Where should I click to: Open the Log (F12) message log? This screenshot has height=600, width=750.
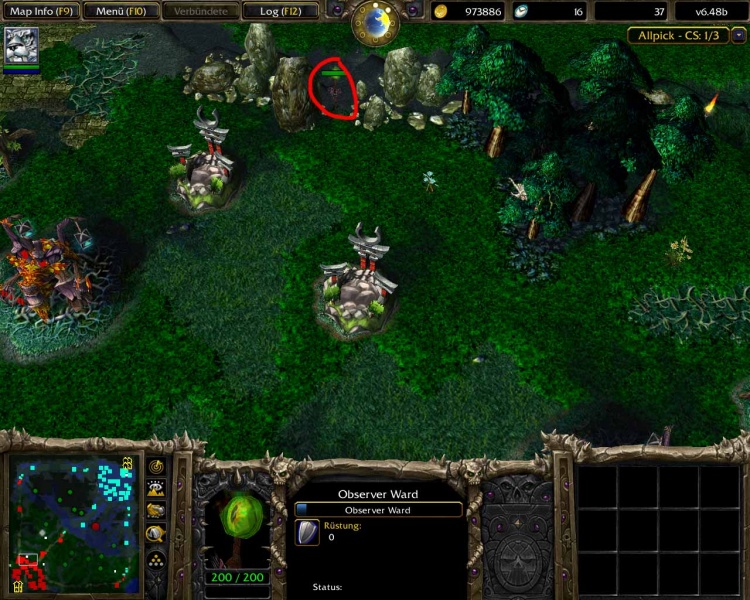click(x=281, y=12)
